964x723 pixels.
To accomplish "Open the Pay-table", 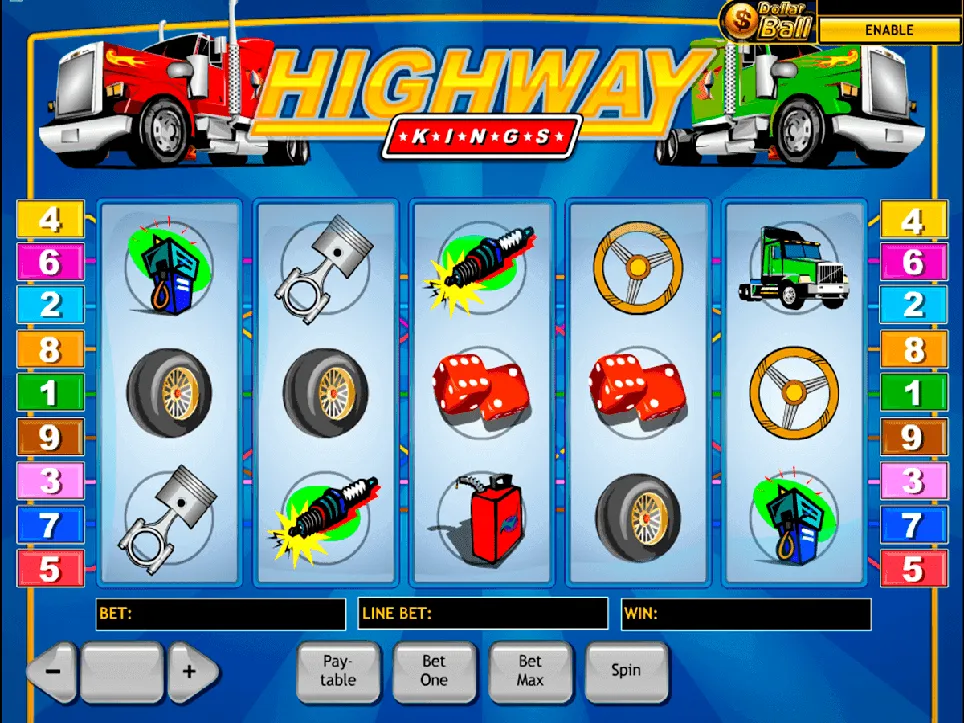I will [338, 670].
